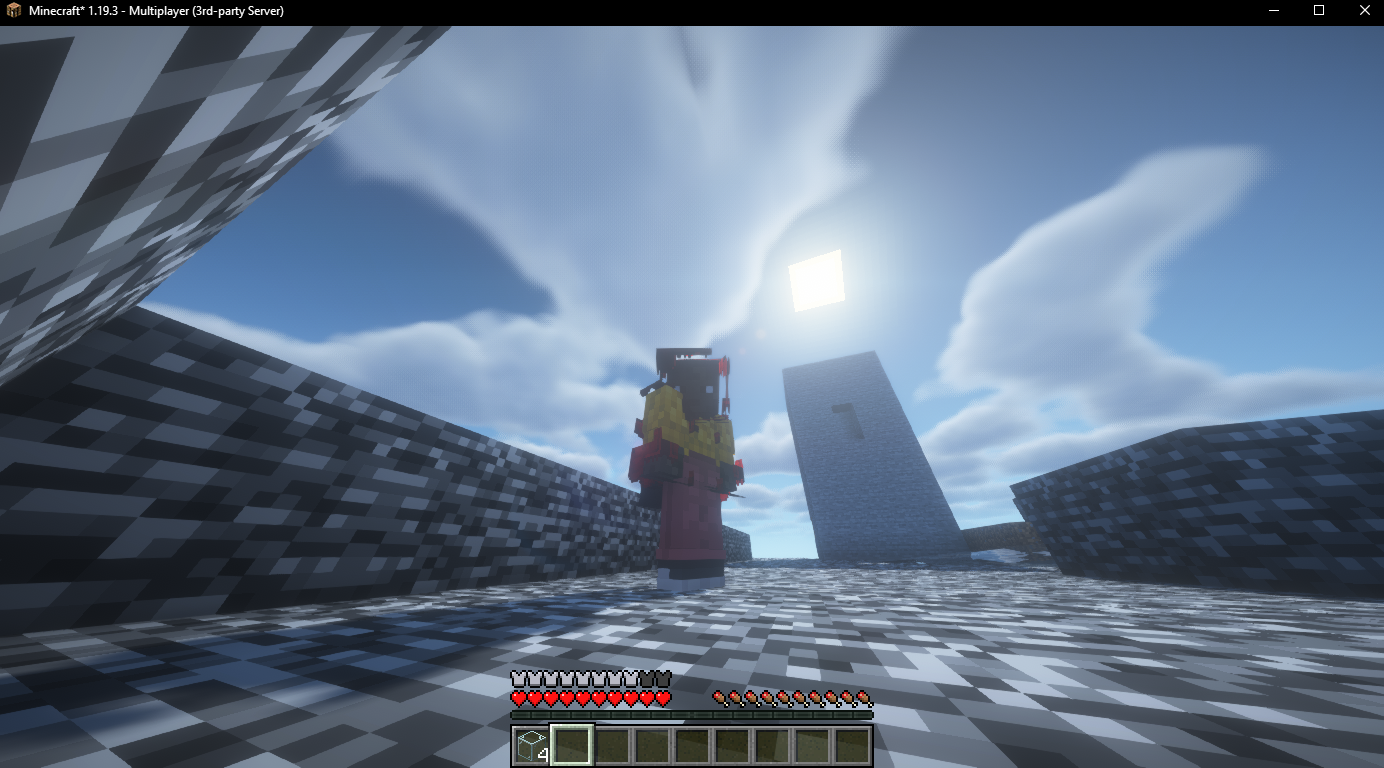Select the fourth hotbar slot

(x=650, y=746)
